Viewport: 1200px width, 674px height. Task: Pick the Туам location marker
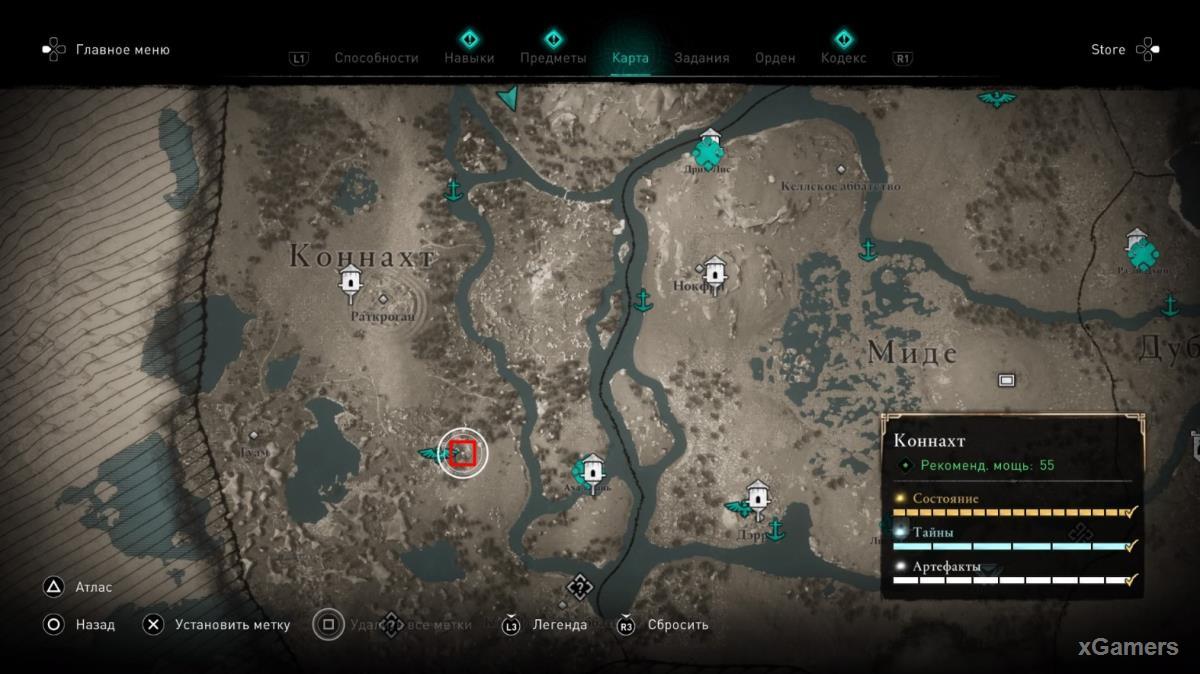(253, 435)
